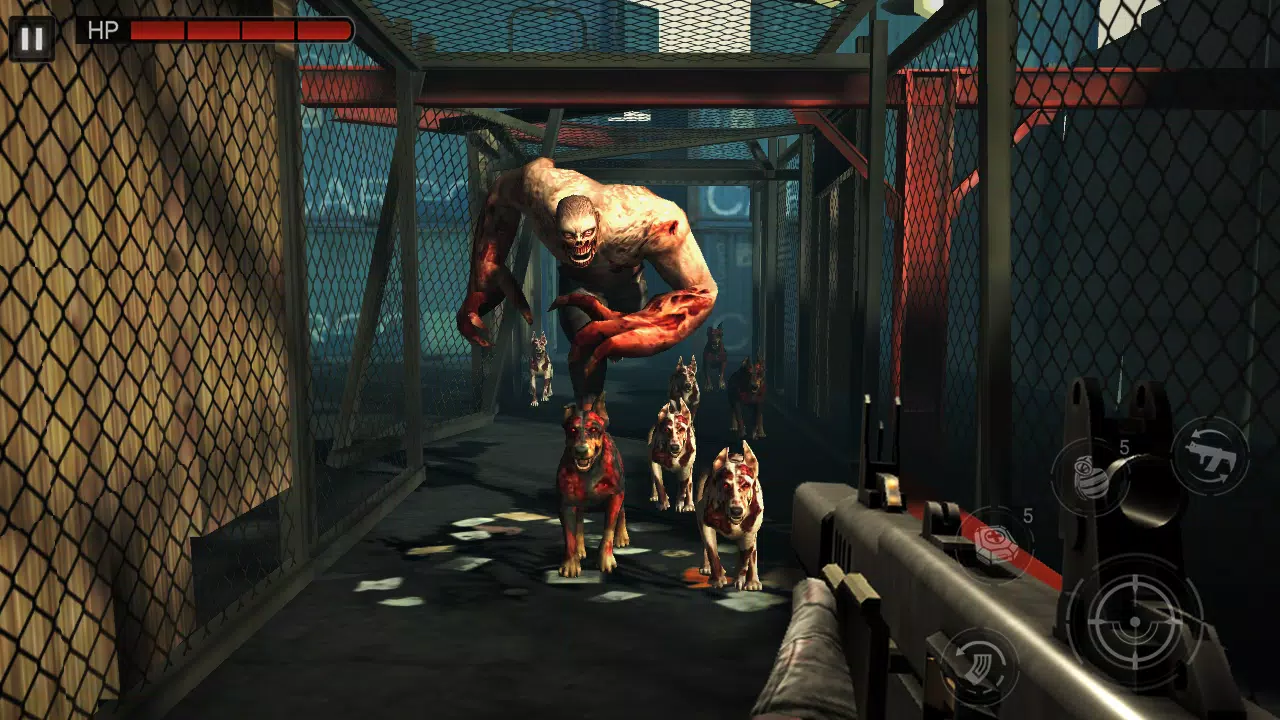The width and height of the screenshot is (1280, 720).
Task: Tap the chain-link fence on the left
Action: (x=120, y=300)
